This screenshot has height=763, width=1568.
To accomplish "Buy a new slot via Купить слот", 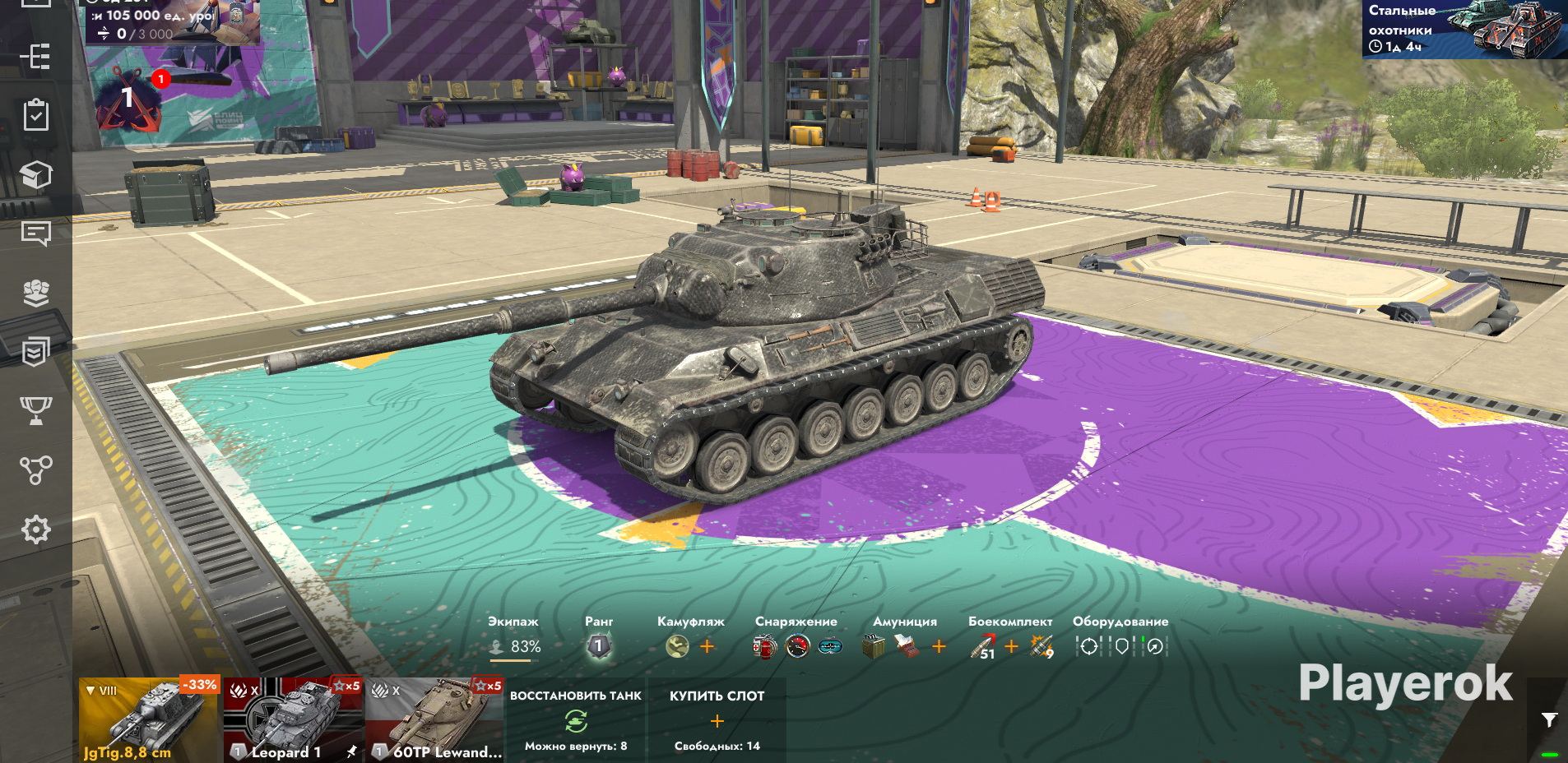I will coord(717,720).
